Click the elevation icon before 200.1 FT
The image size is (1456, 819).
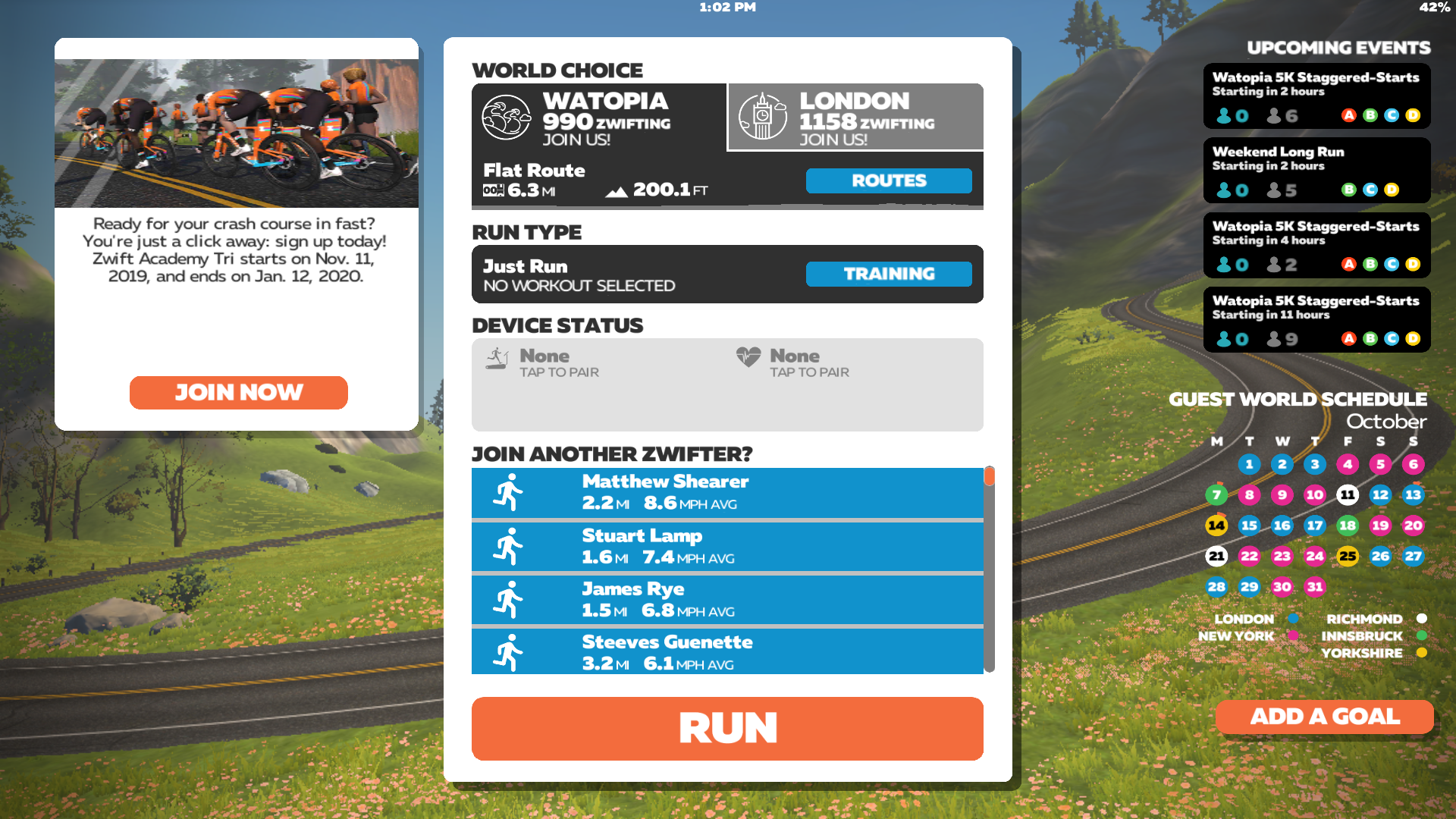pos(617,190)
